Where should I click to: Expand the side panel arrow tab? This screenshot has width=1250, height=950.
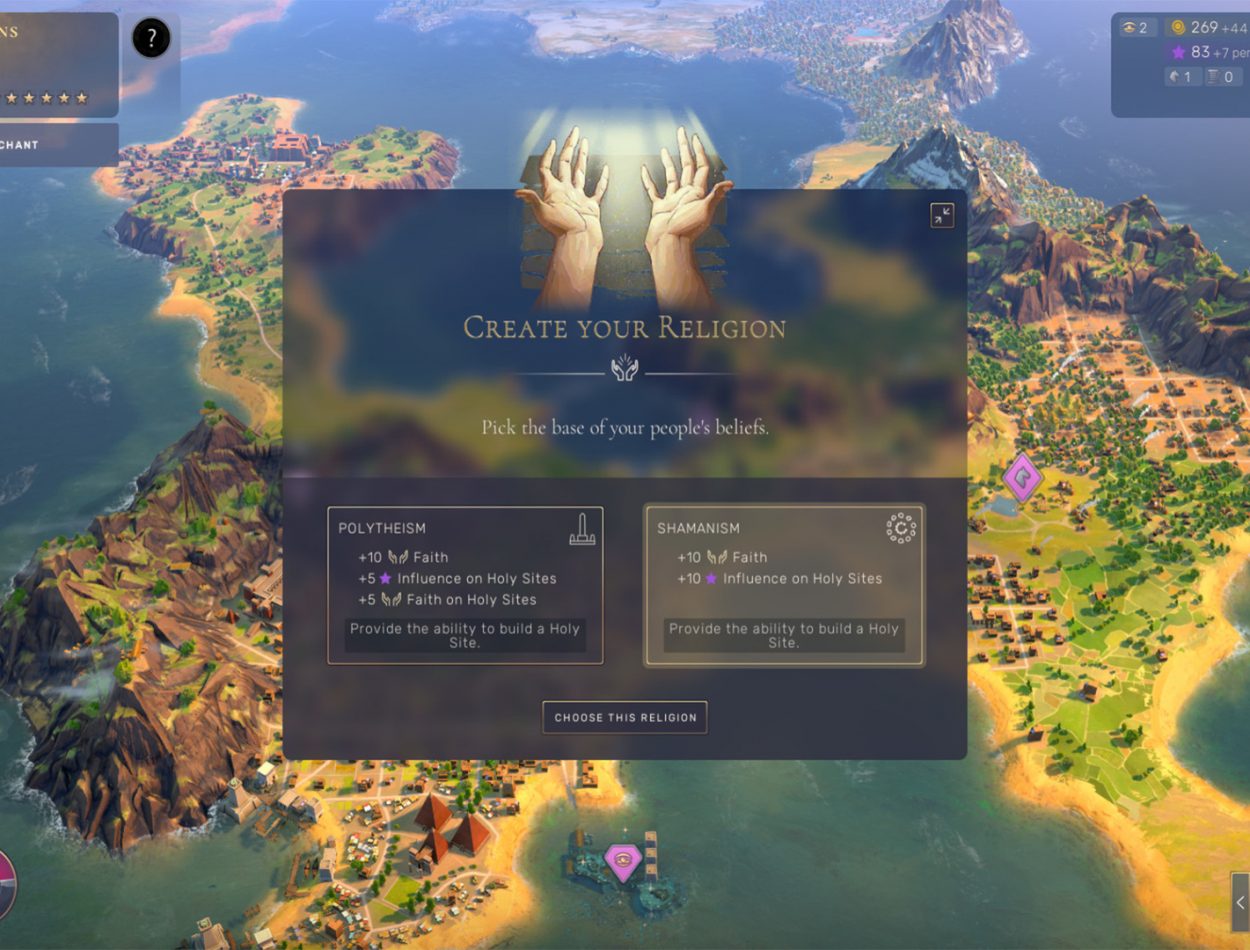coord(1240,902)
